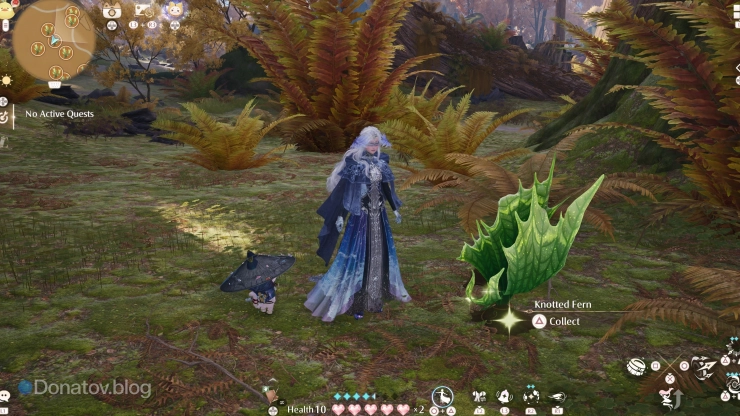Click the No Active Quests tracker

pyautogui.click(x=58, y=114)
